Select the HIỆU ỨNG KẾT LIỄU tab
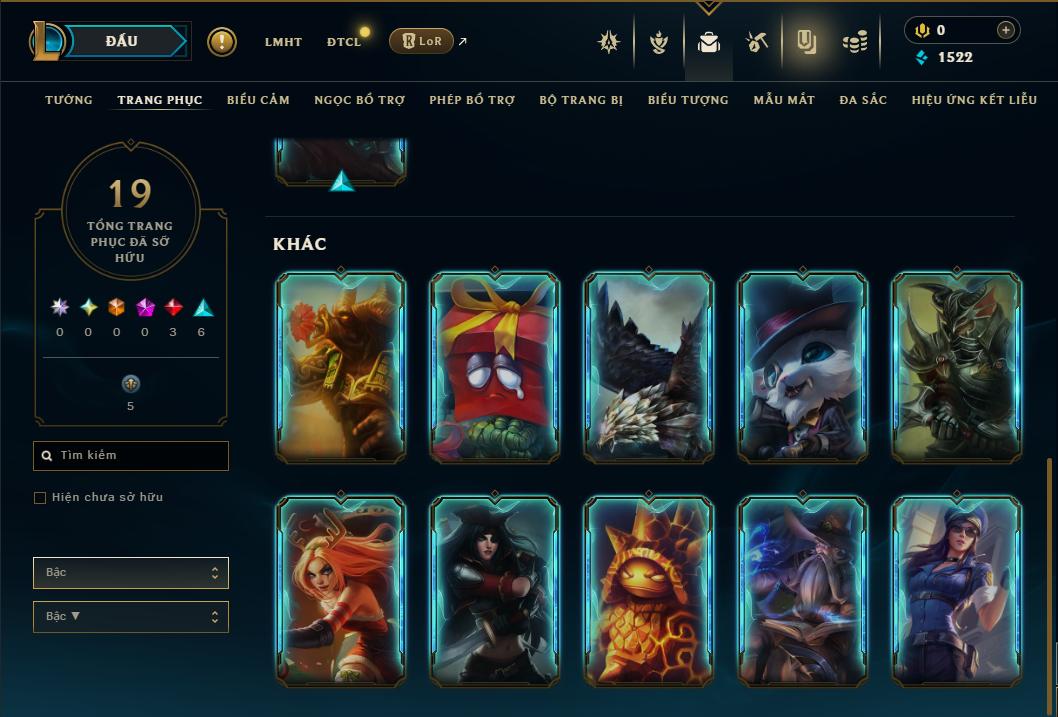The image size is (1058, 717). [x=974, y=100]
